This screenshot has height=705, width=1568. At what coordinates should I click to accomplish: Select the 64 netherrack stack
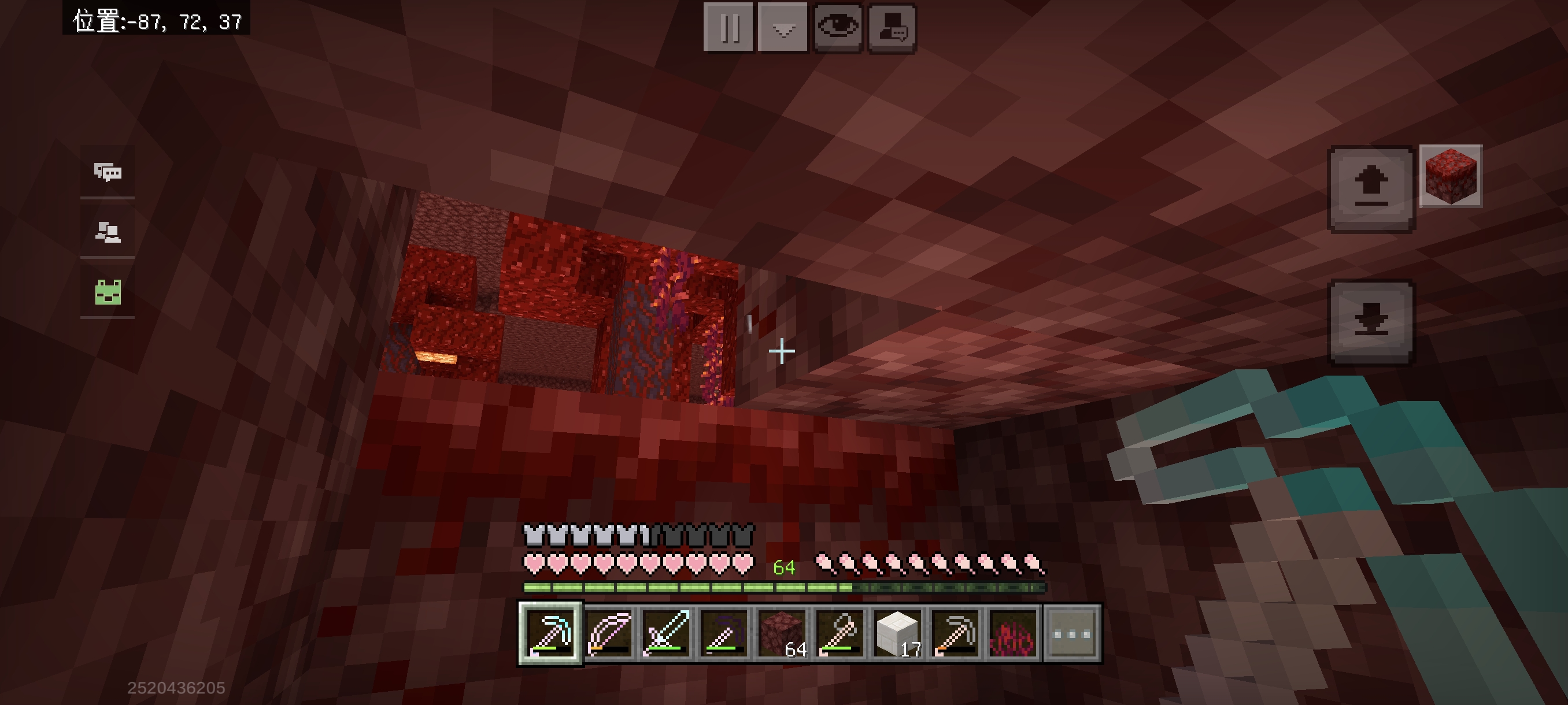pos(782,634)
